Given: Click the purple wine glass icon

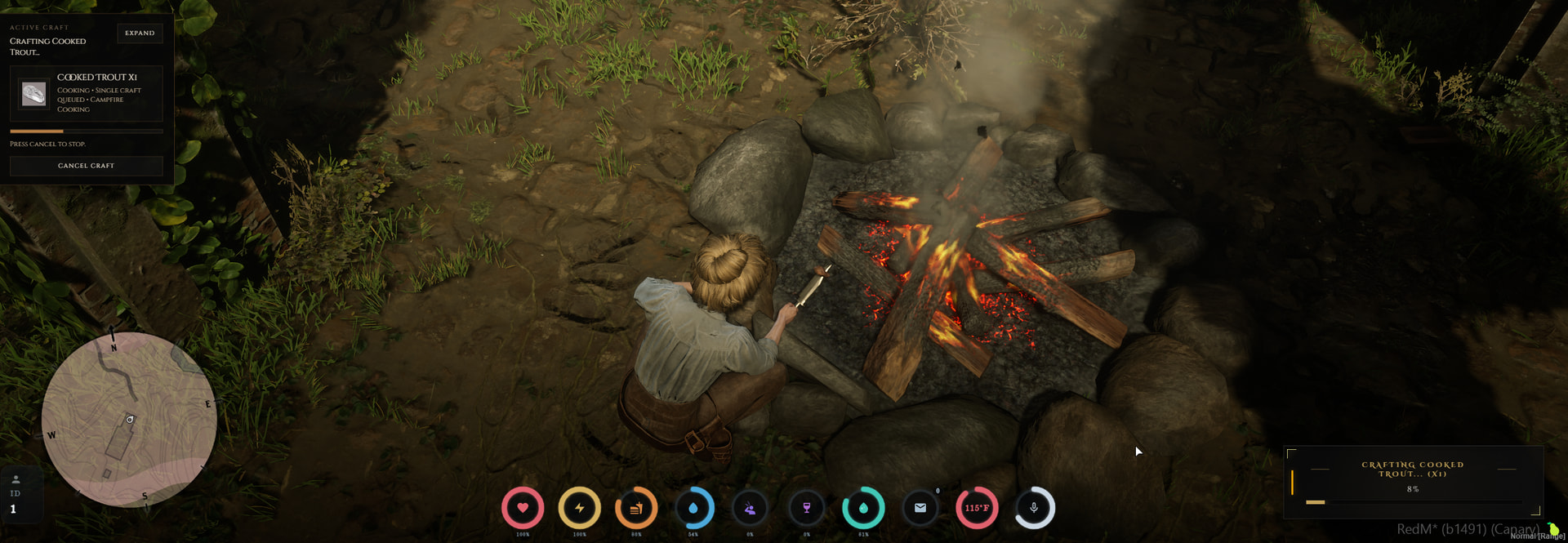Looking at the screenshot, I should tap(807, 508).
